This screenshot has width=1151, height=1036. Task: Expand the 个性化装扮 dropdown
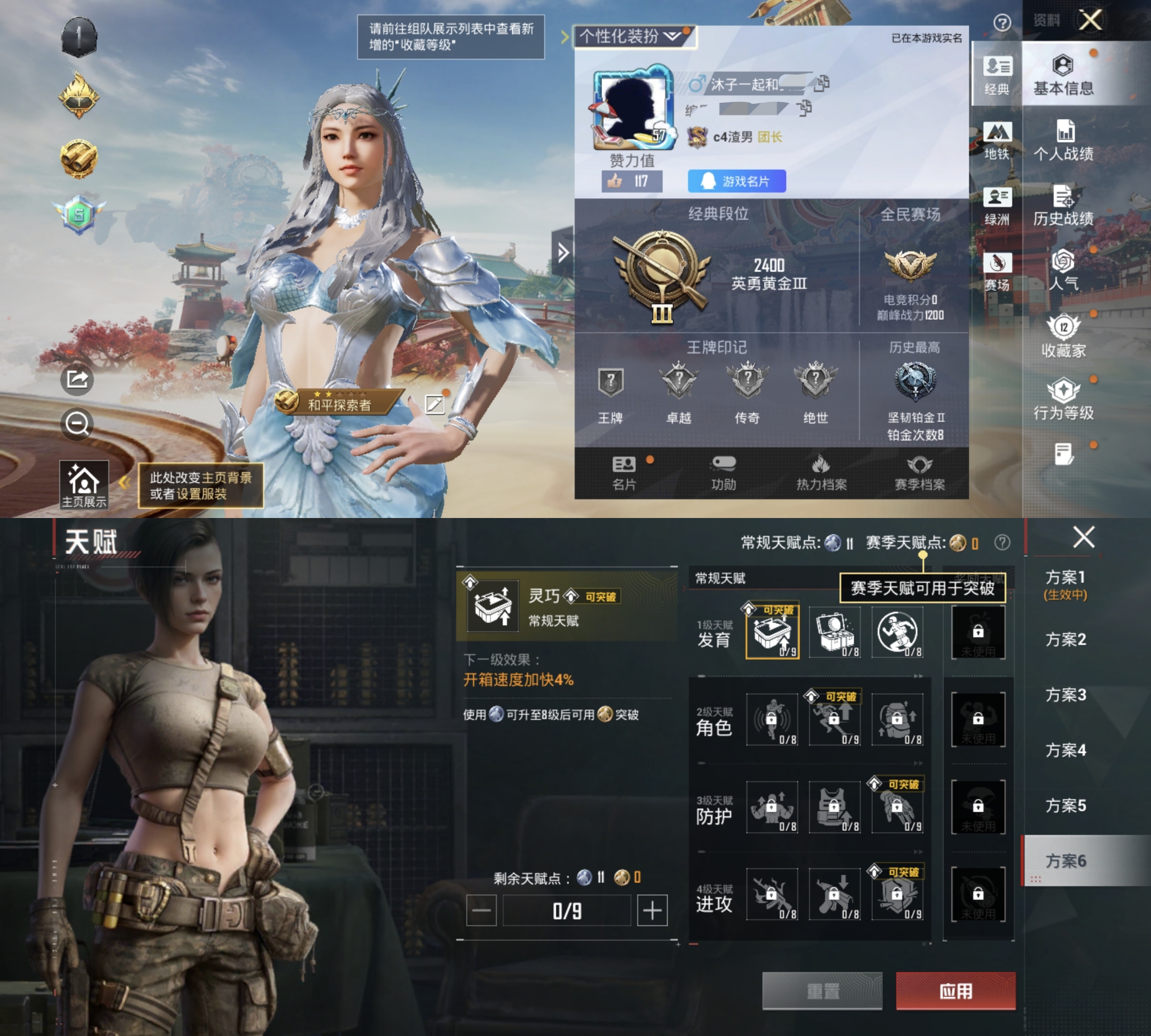point(634,37)
